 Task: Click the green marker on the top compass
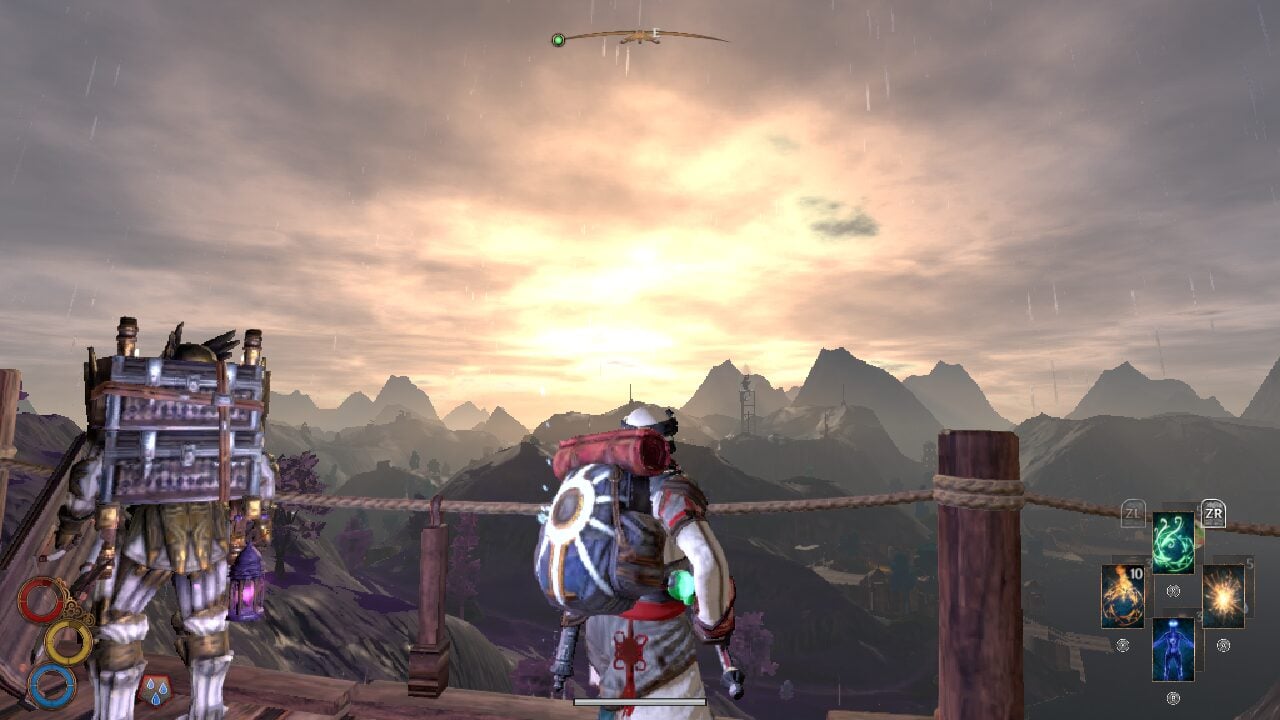558,41
